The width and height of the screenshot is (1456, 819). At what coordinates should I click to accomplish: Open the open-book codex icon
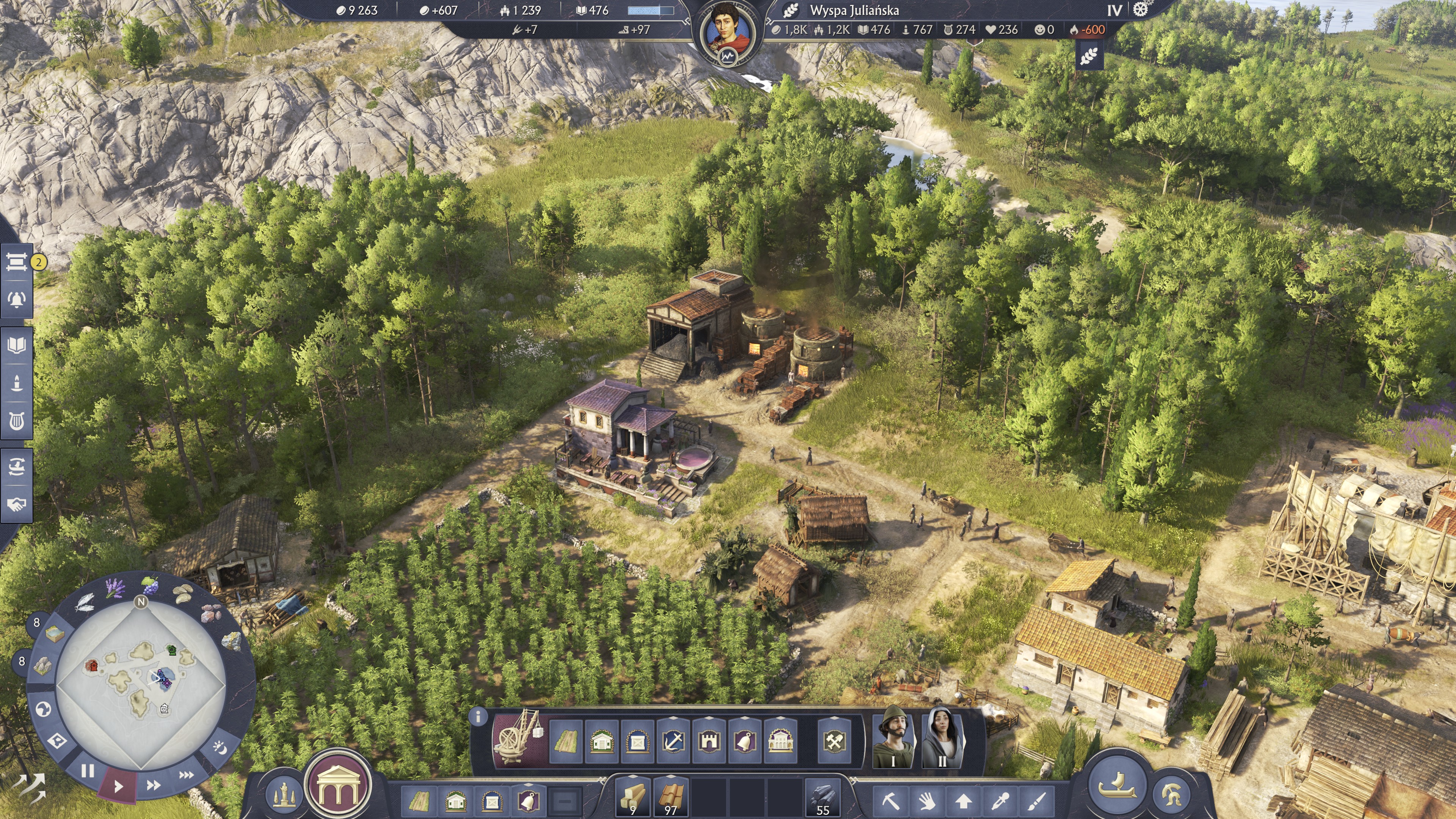[x=17, y=345]
